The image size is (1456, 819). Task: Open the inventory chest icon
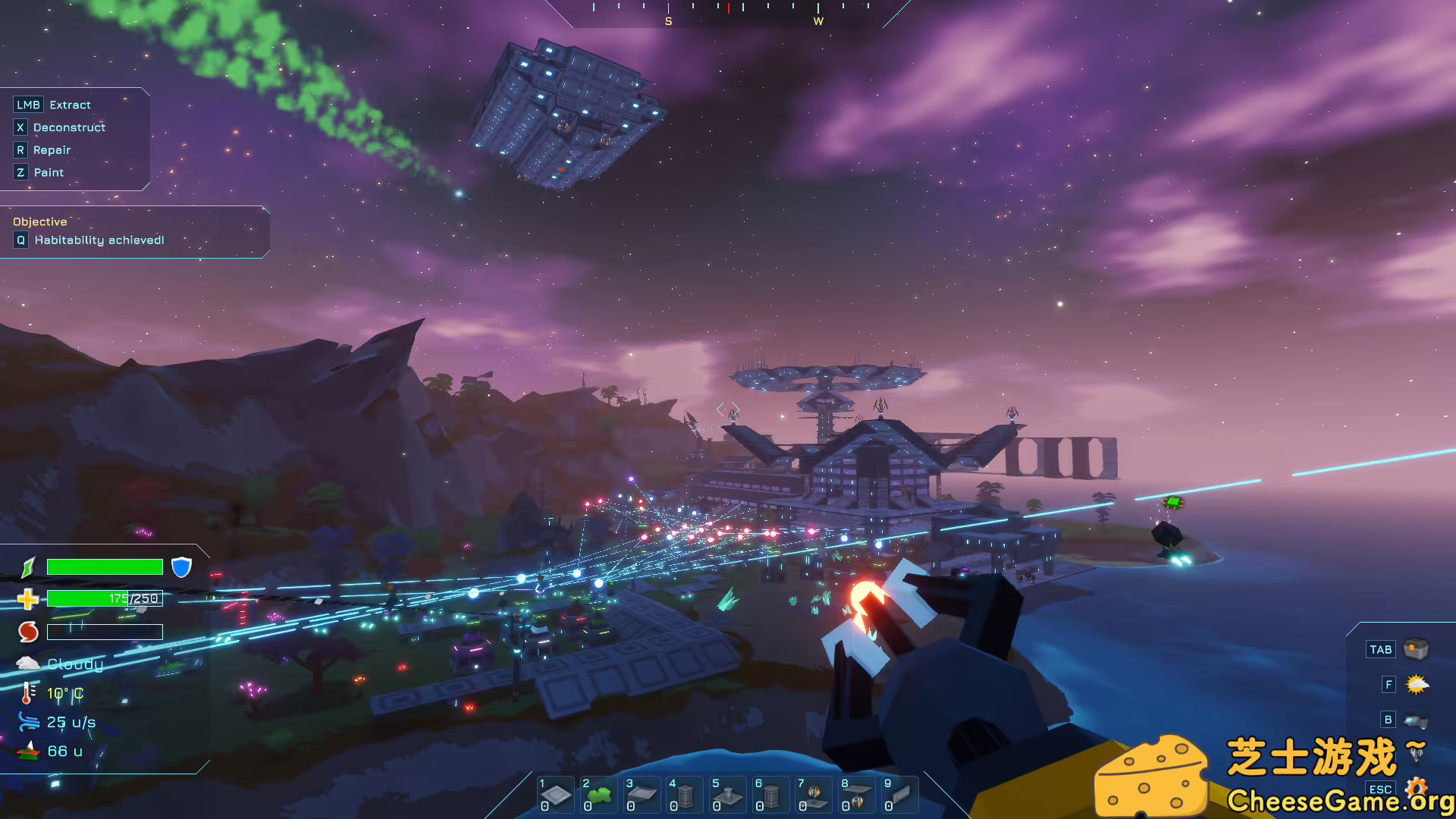[1416, 649]
